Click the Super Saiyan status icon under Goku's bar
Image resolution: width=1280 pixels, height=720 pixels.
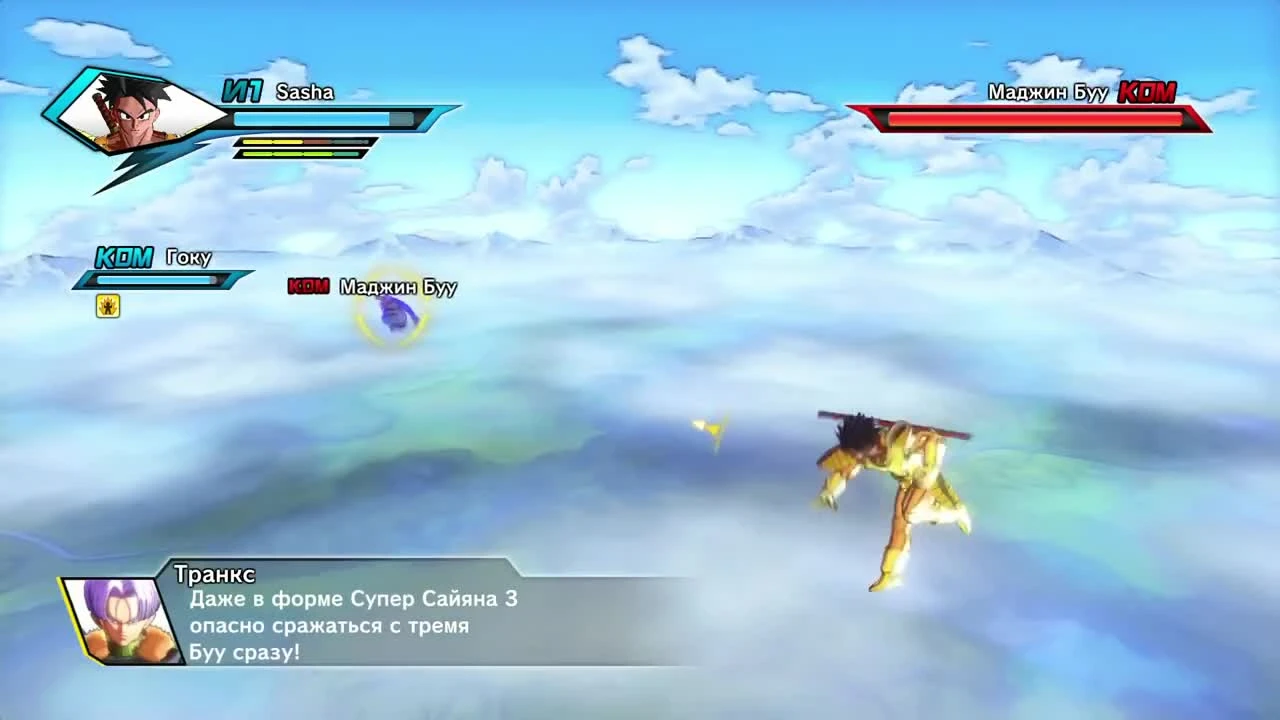(107, 306)
